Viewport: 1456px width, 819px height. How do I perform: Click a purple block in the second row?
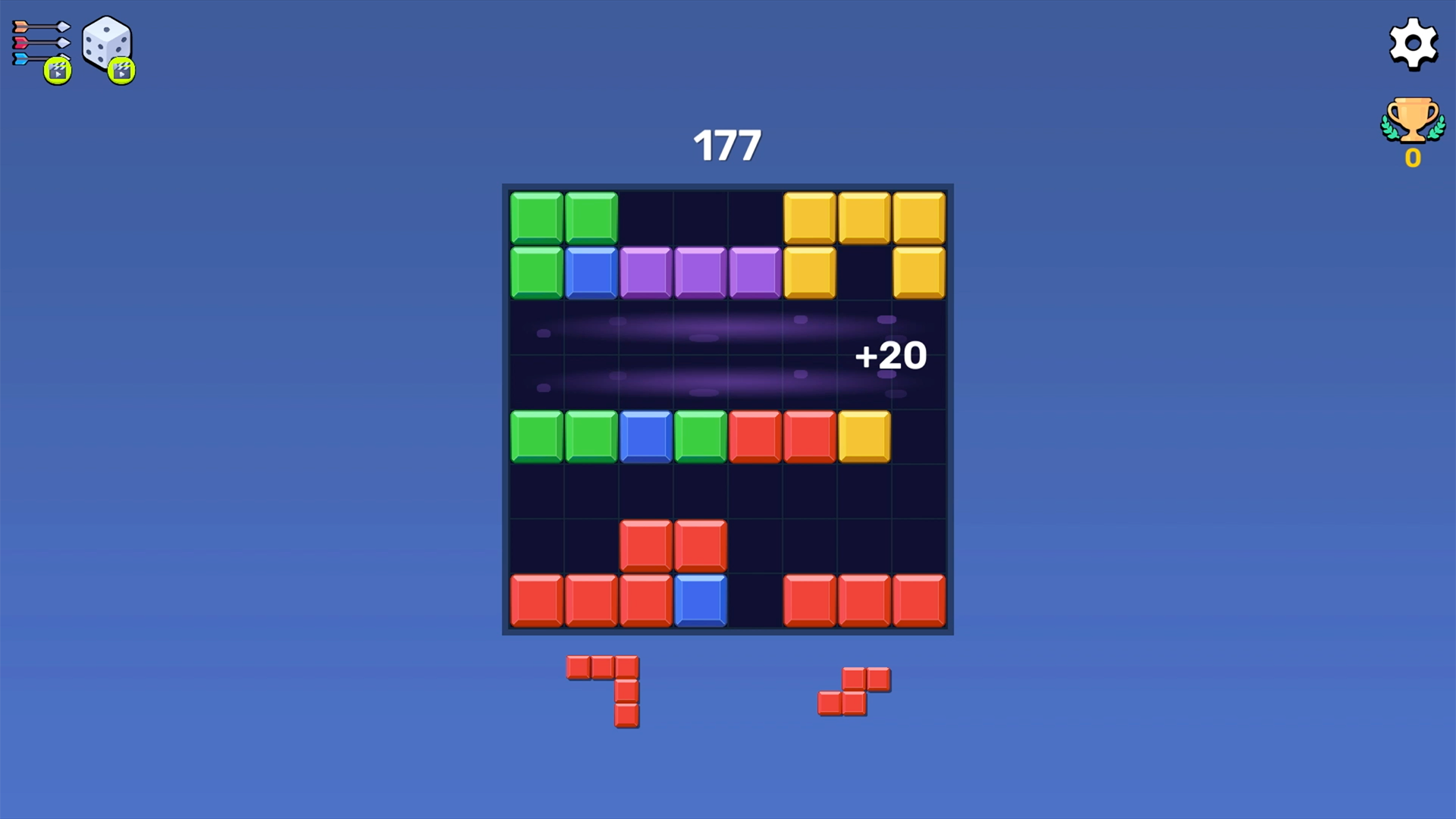700,271
